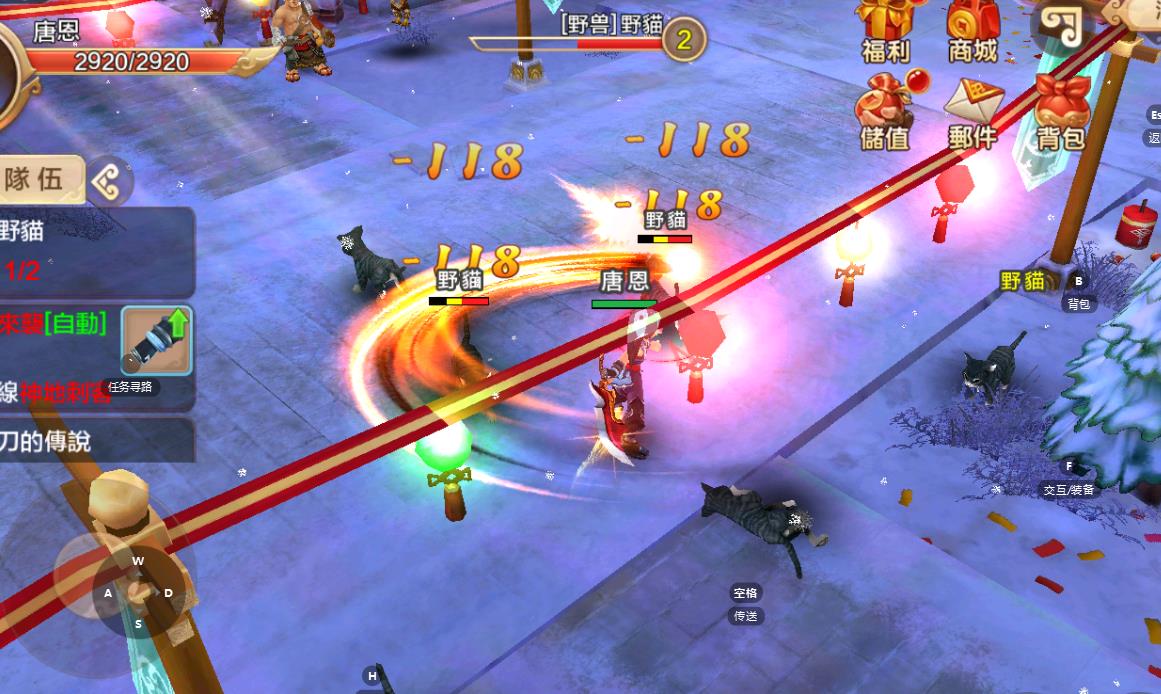
Task: Click the virtual movement joystick
Action: point(138,592)
